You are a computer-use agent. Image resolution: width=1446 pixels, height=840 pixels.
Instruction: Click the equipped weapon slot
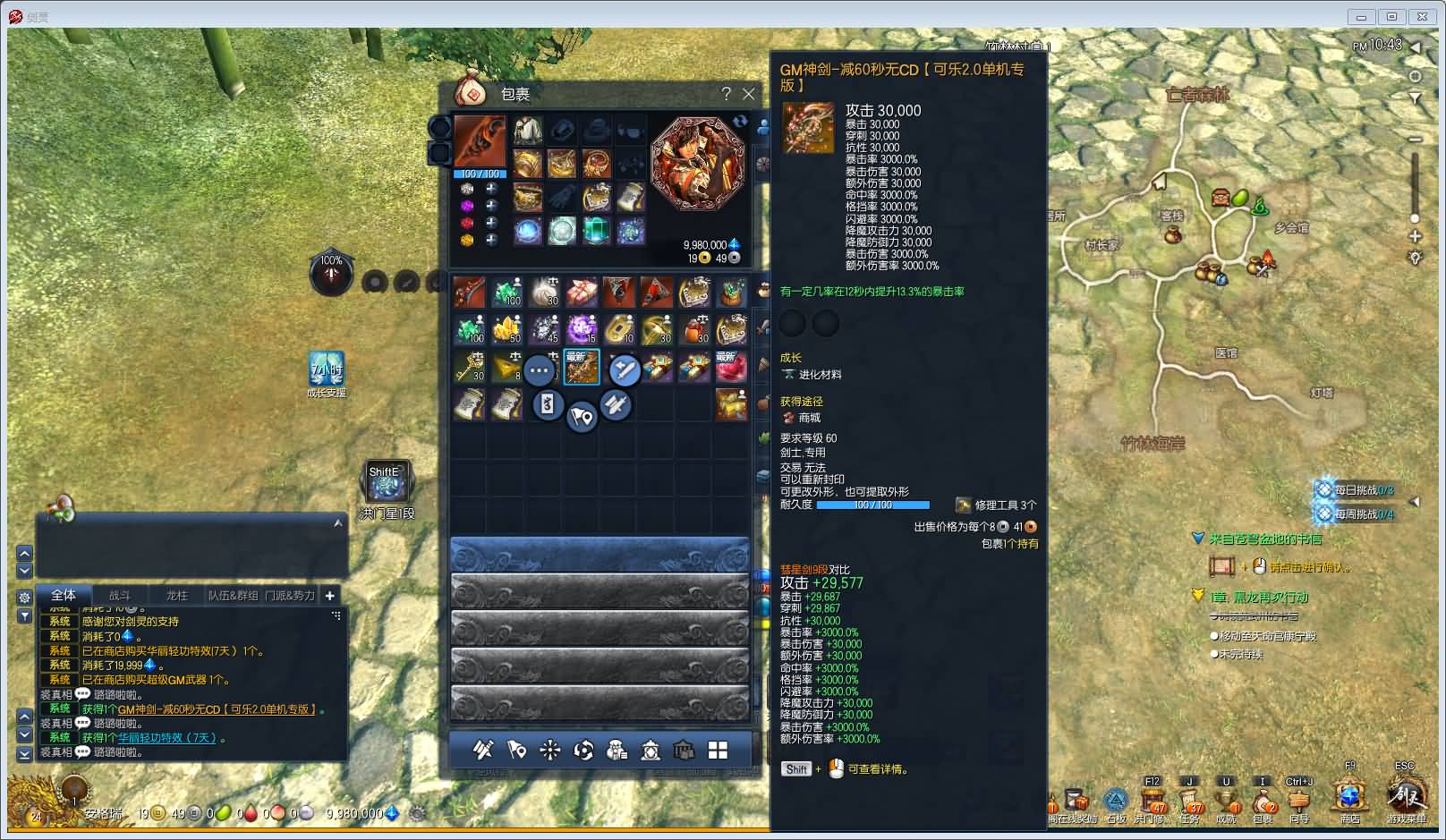coord(480,141)
